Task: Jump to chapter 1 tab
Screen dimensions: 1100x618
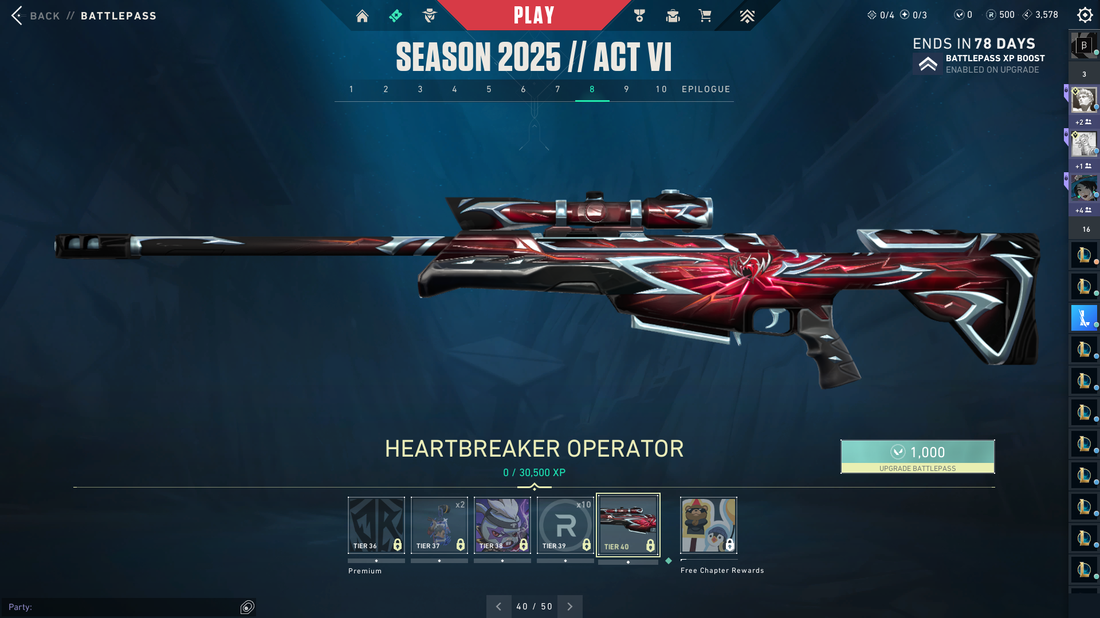Action: click(351, 89)
